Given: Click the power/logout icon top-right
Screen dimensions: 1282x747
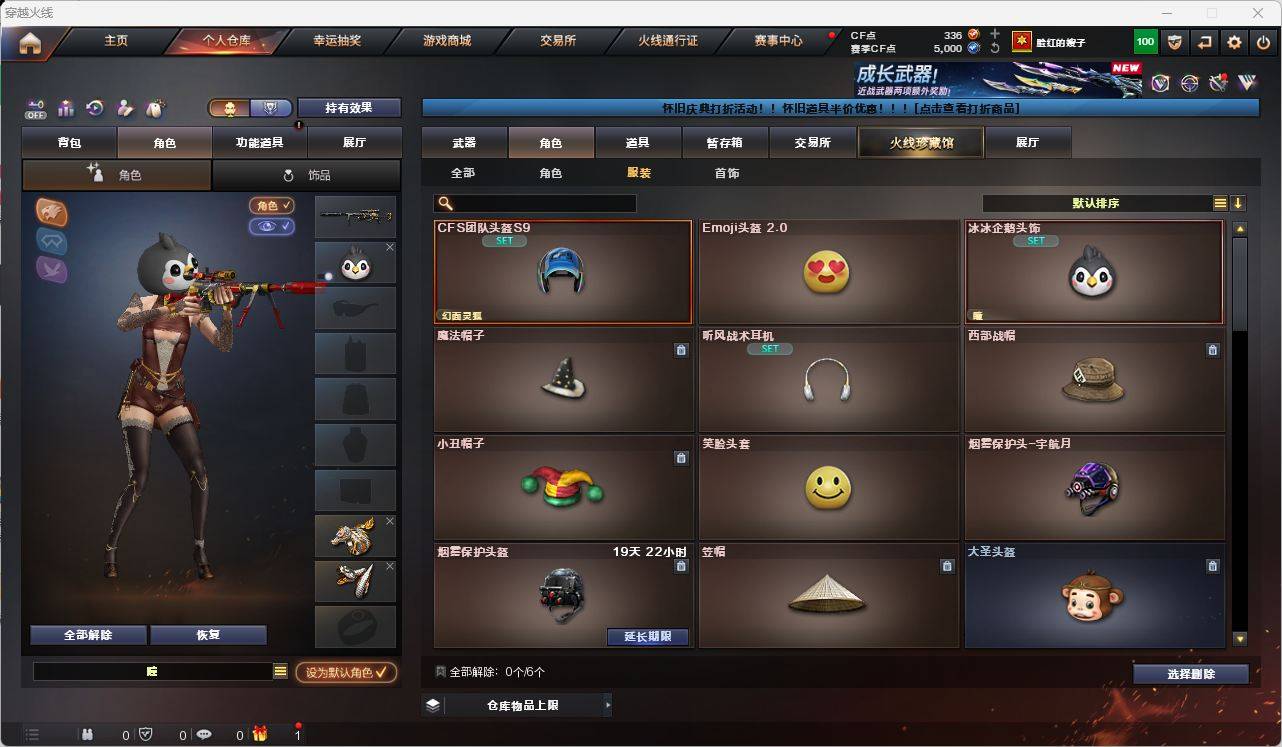Looking at the screenshot, I should pyautogui.click(x=1262, y=41).
